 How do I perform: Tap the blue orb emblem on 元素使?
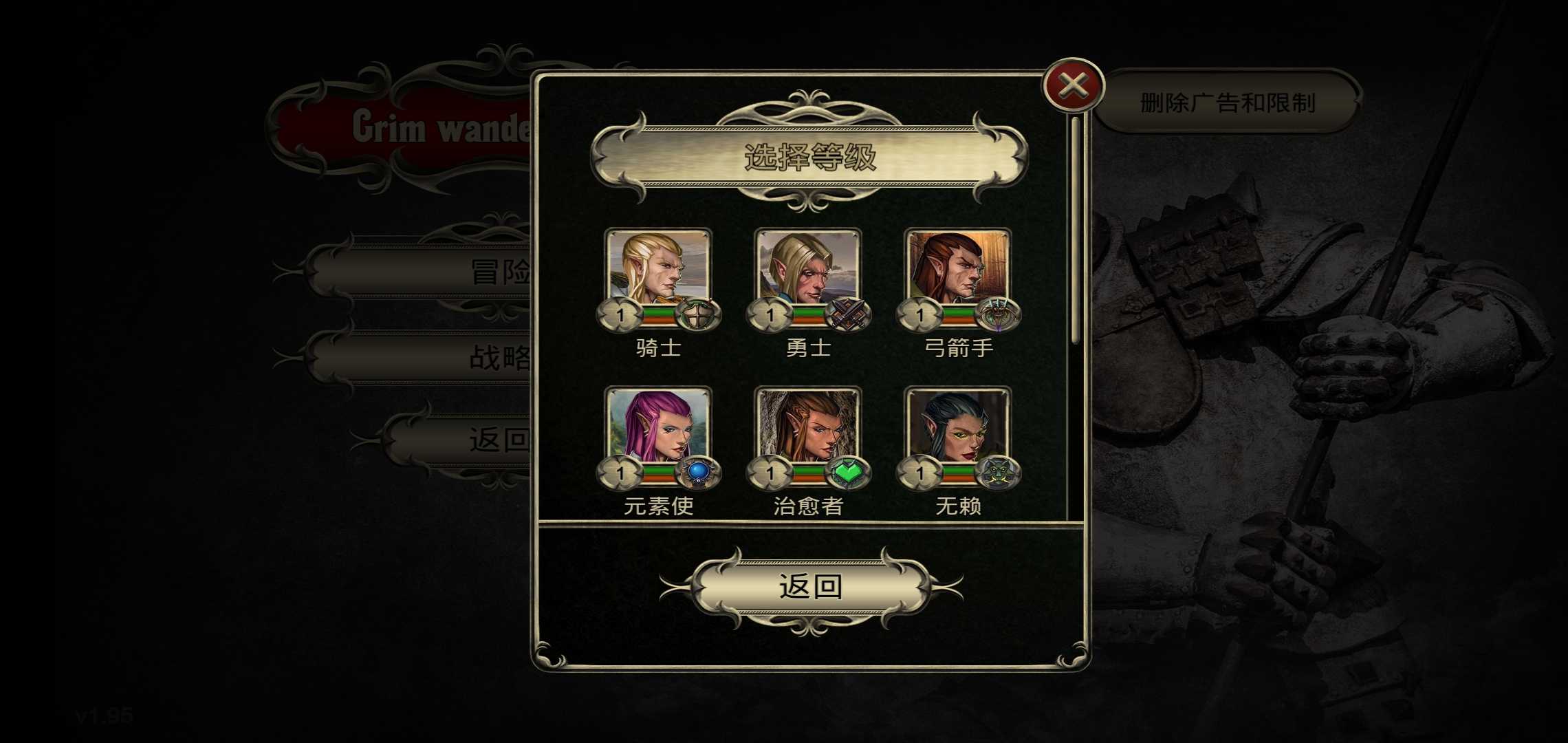(700, 473)
